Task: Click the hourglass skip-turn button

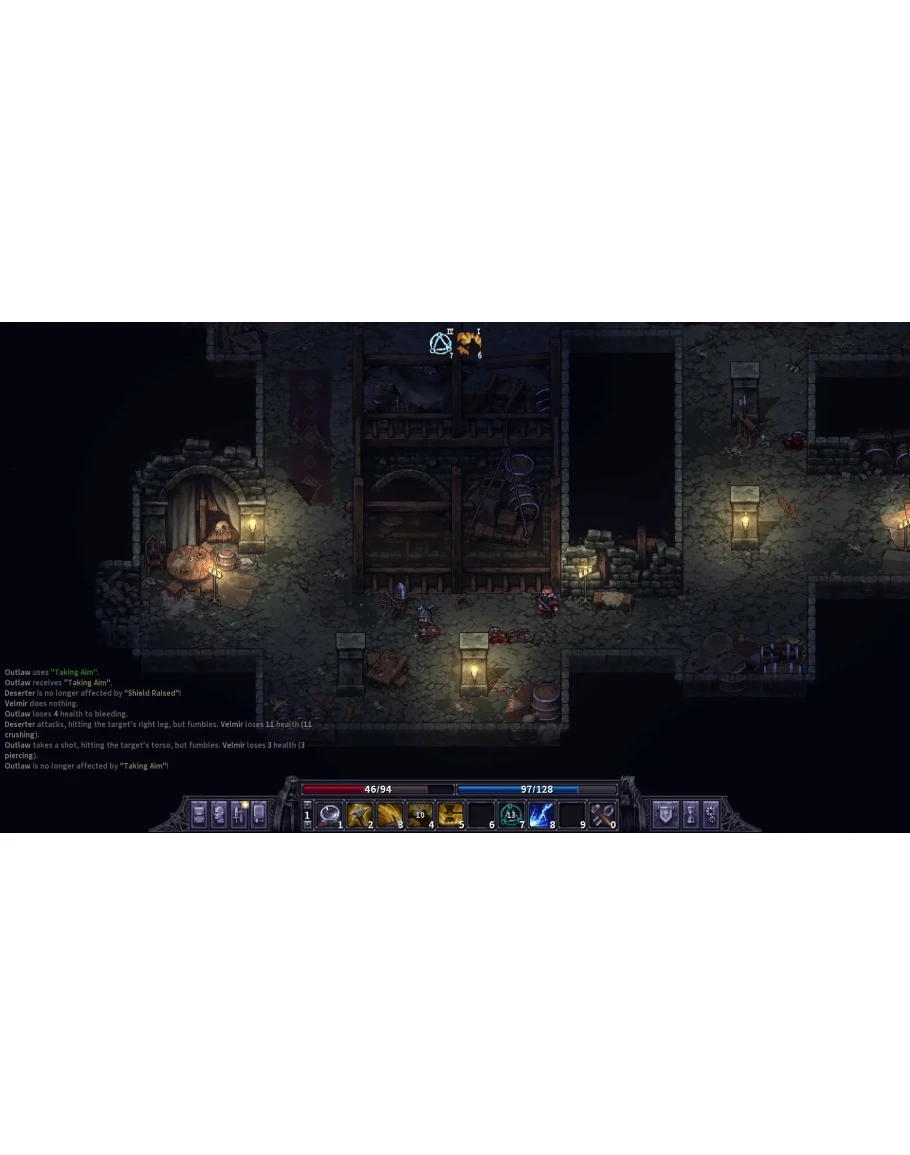Action: coord(690,814)
